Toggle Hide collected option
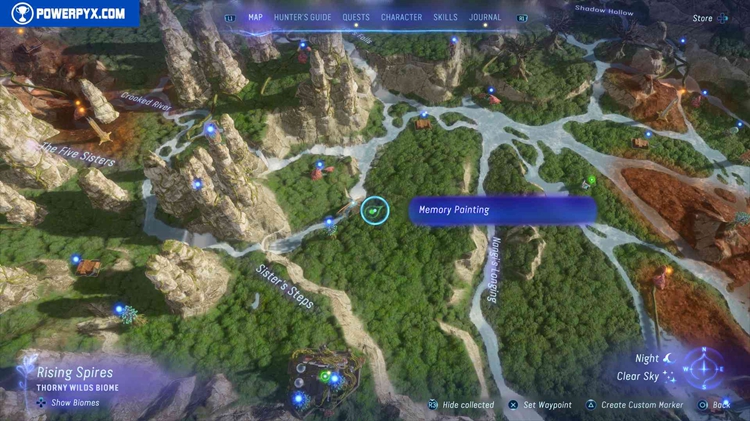This screenshot has width=750, height=421. click(461, 405)
